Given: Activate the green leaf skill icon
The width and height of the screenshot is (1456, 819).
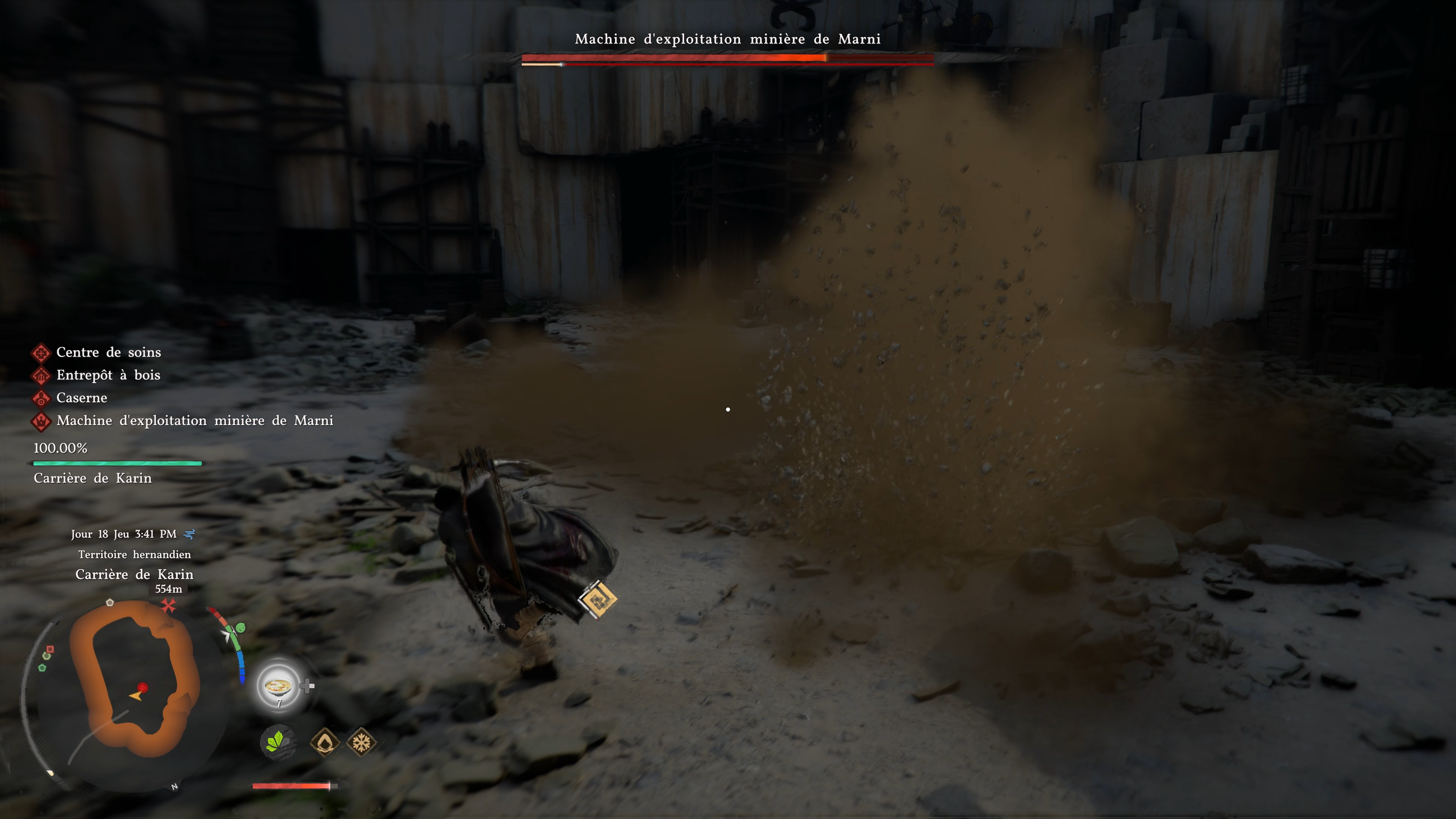Looking at the screenshot, I should click(x=278, y=742).
